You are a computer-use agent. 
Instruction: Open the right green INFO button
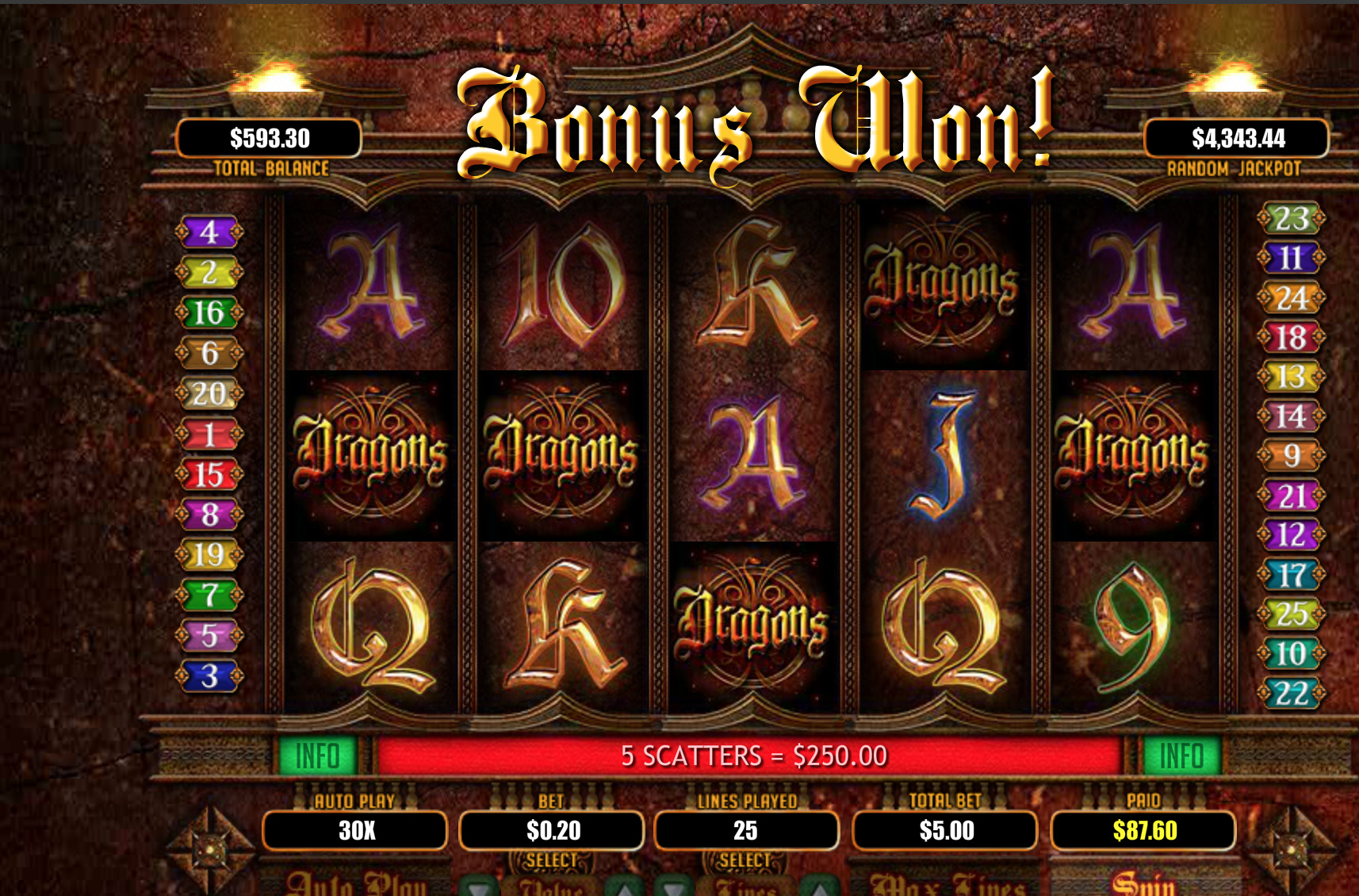(x=1181, y=756)
